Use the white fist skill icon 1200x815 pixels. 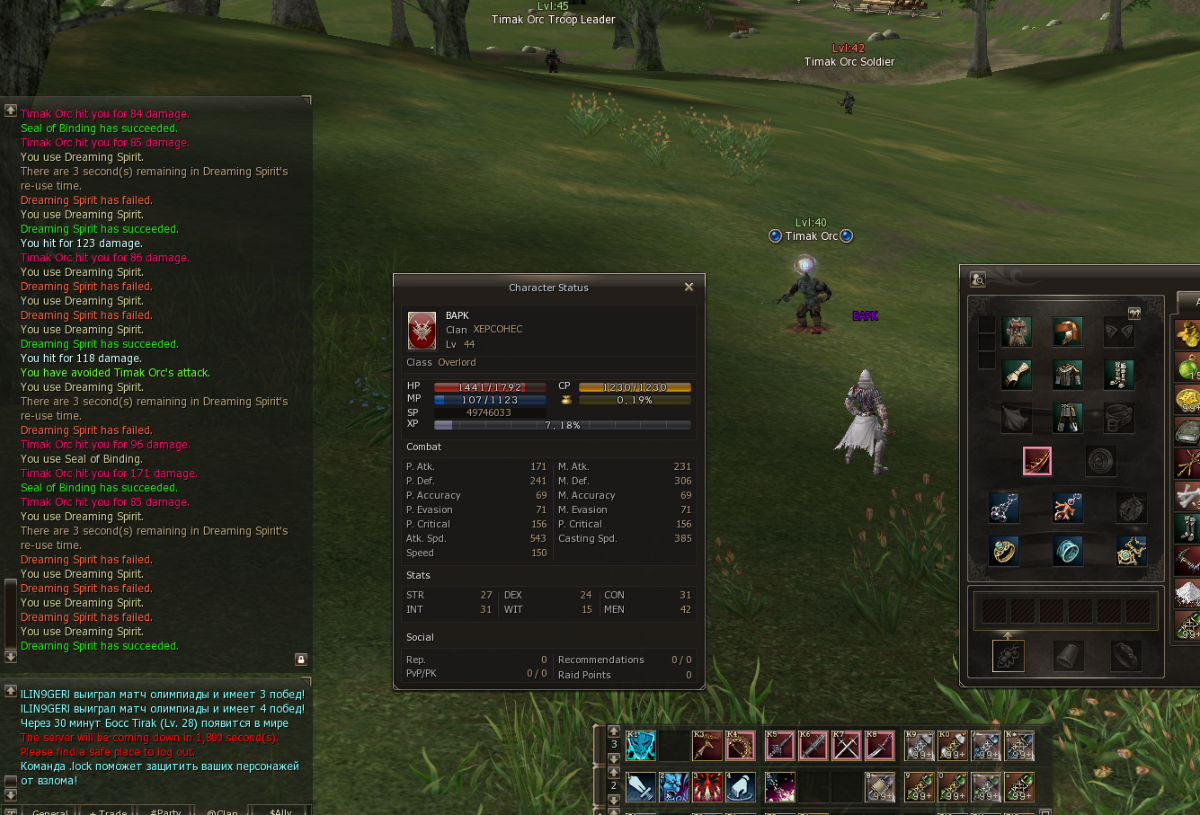point(739,787)
